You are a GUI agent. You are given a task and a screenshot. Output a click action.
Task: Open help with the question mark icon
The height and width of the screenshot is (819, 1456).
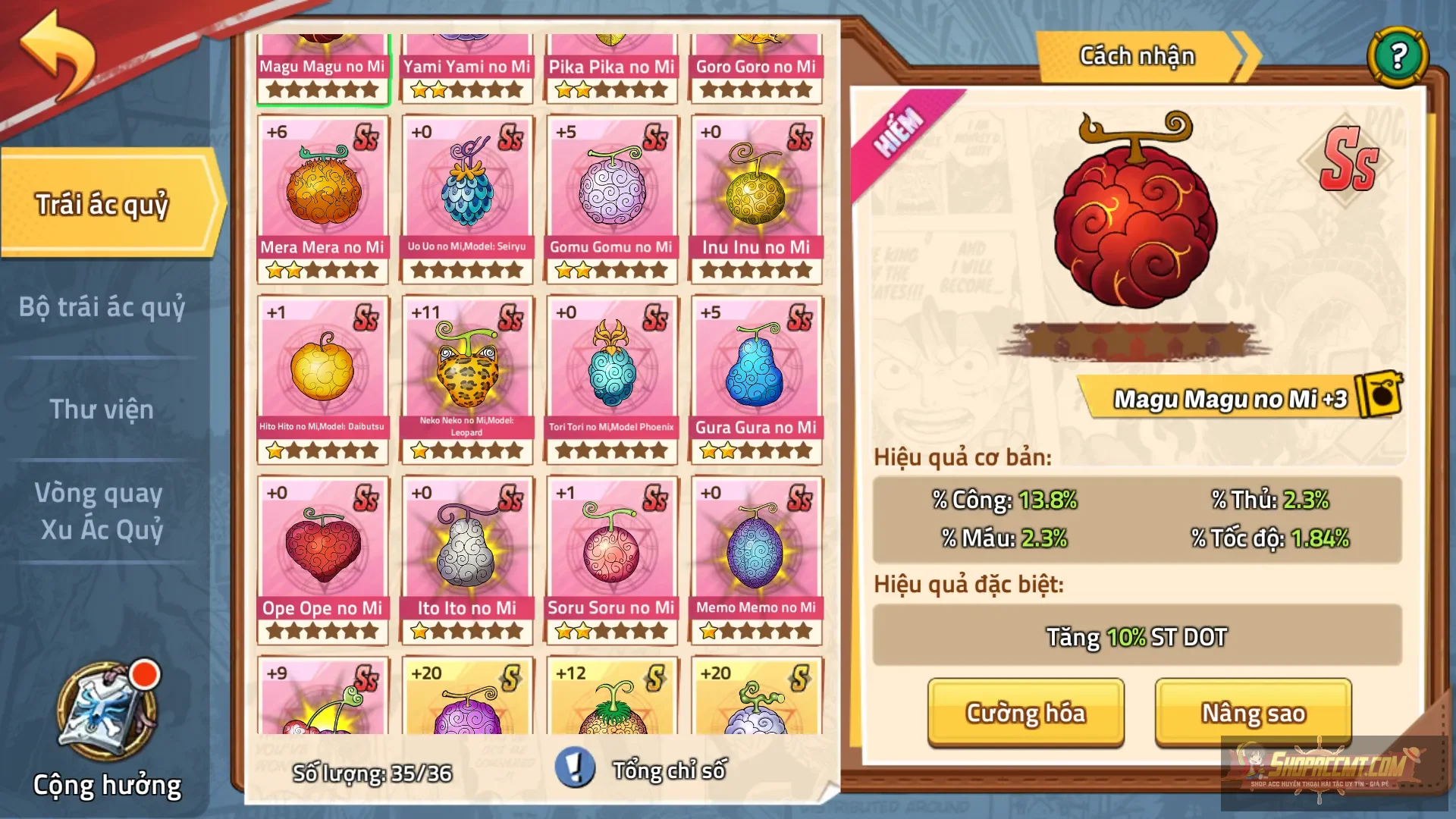(1398, 56)
